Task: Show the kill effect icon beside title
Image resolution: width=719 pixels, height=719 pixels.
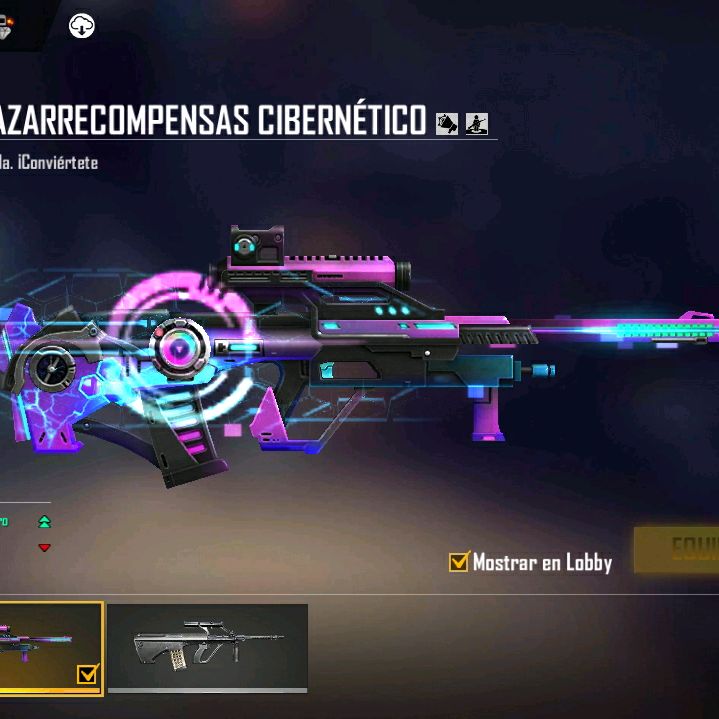Action: (476, 123)
